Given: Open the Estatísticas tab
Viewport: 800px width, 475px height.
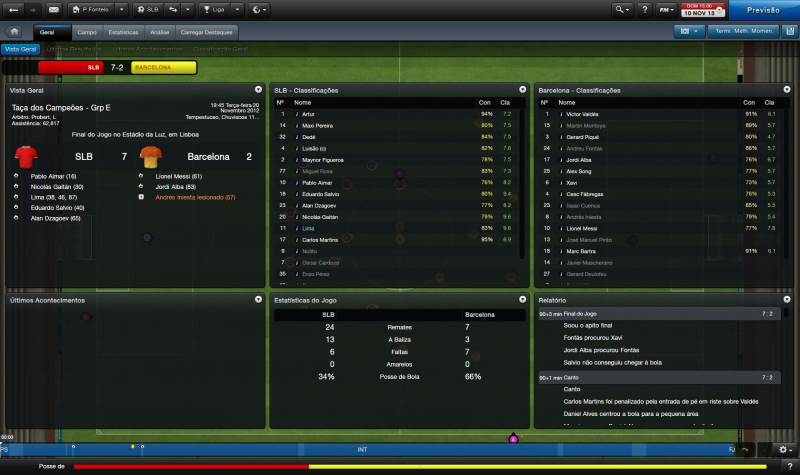Looking at the screenshot, I should [123, 32].
